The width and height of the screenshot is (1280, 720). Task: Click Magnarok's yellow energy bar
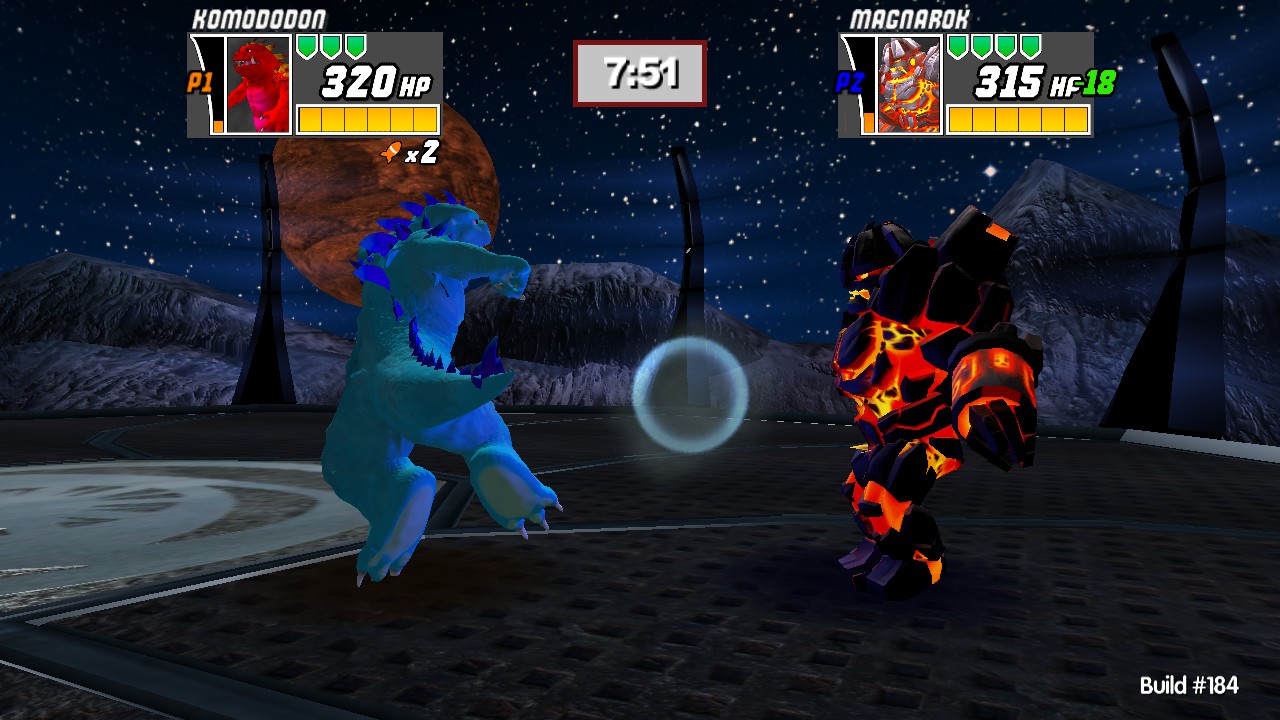[x=1020, y=119]
